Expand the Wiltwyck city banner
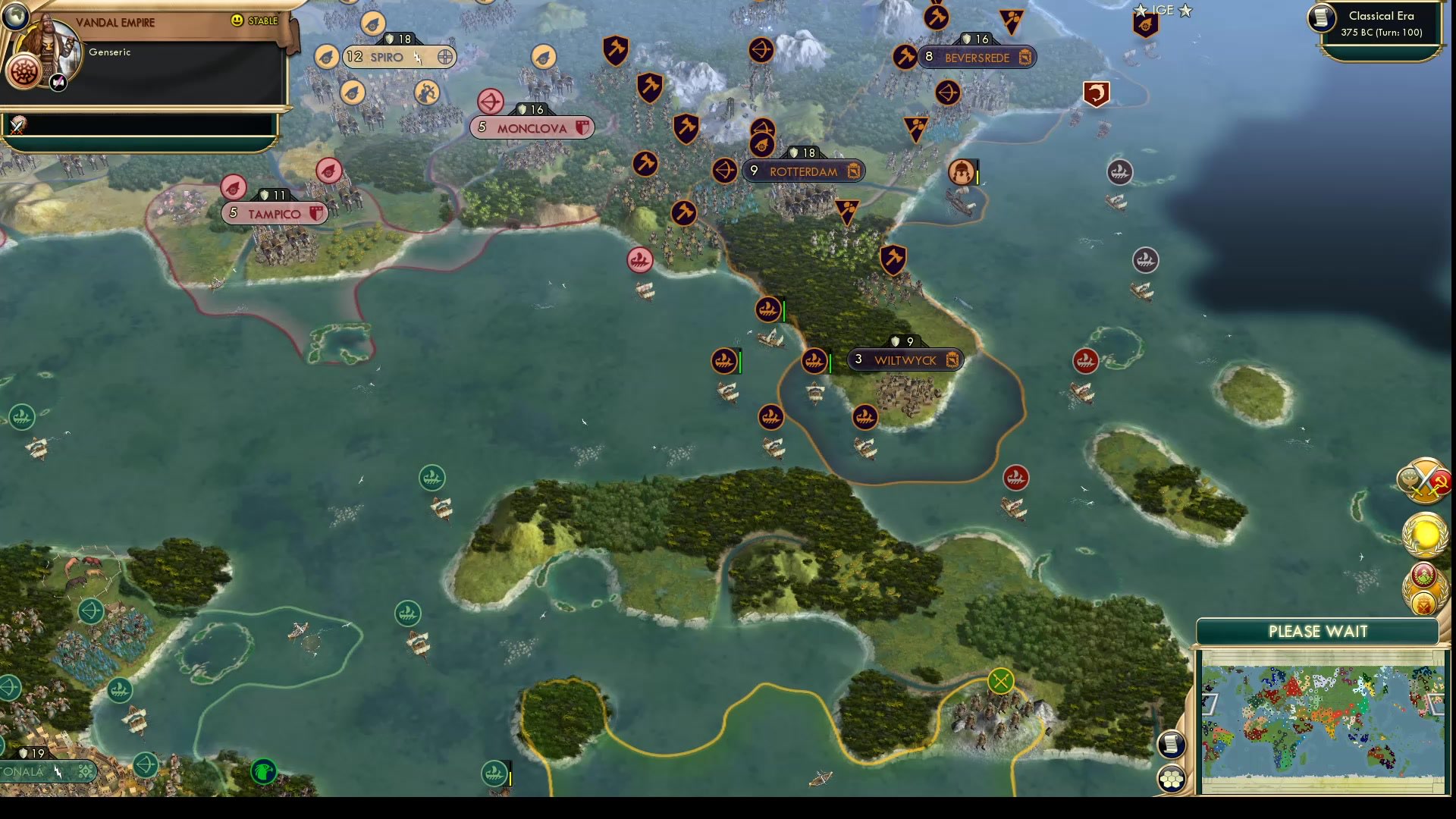Viewport: 1456px width, 819px height. (x=906, y=359)
